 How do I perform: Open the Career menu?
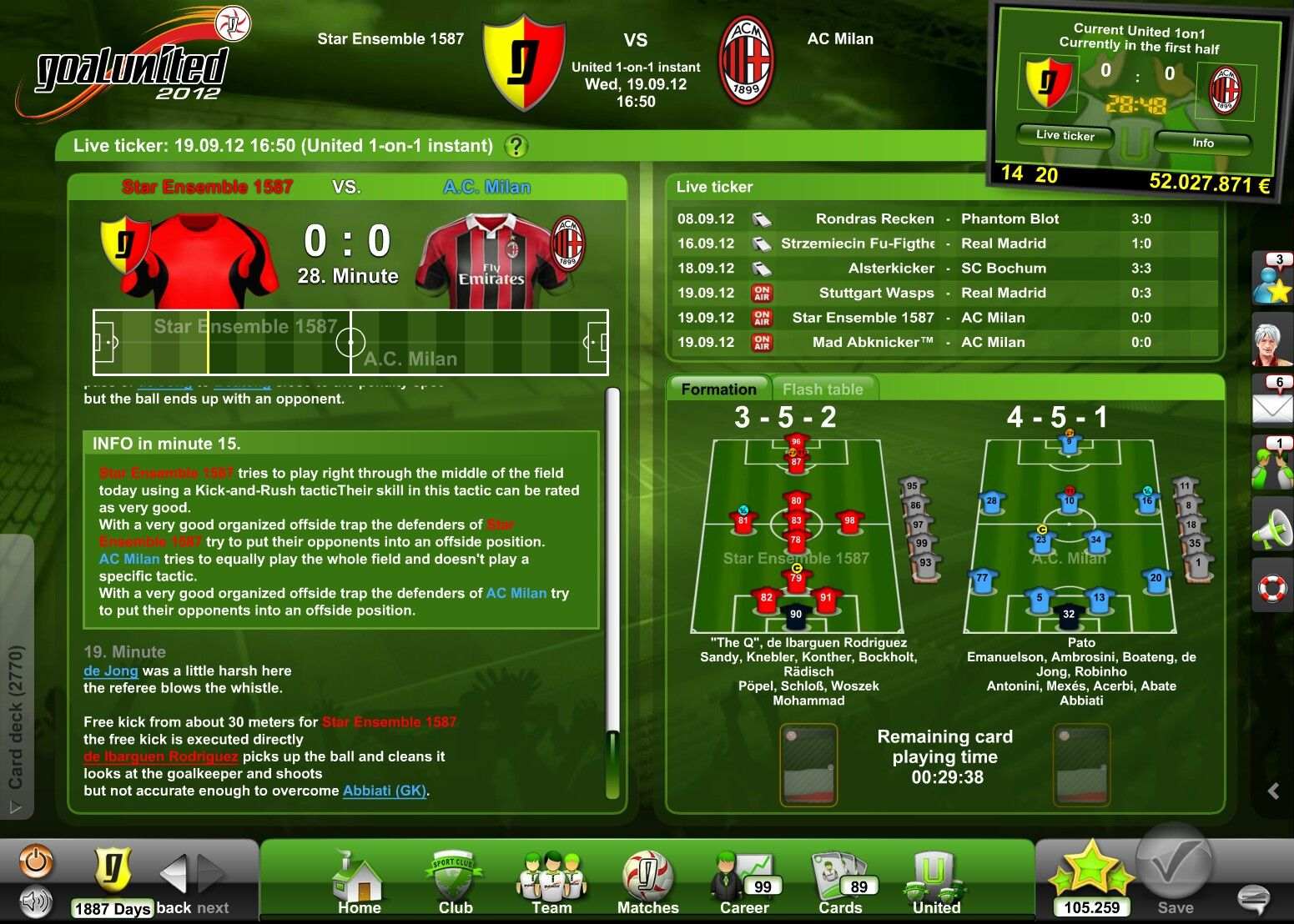click(x=744, y=884)
